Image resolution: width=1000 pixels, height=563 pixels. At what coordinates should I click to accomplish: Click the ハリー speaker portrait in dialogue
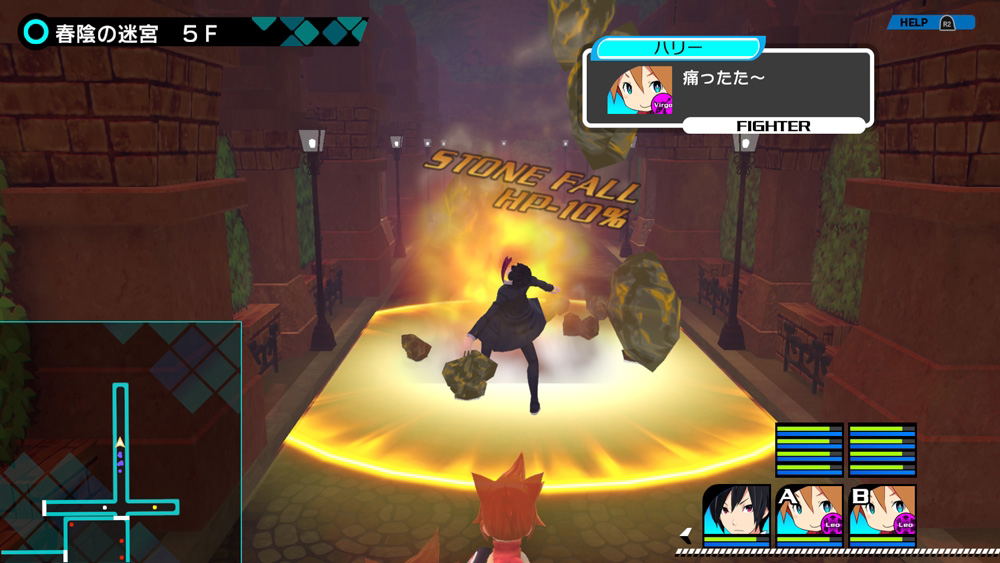tap(639, 91)
